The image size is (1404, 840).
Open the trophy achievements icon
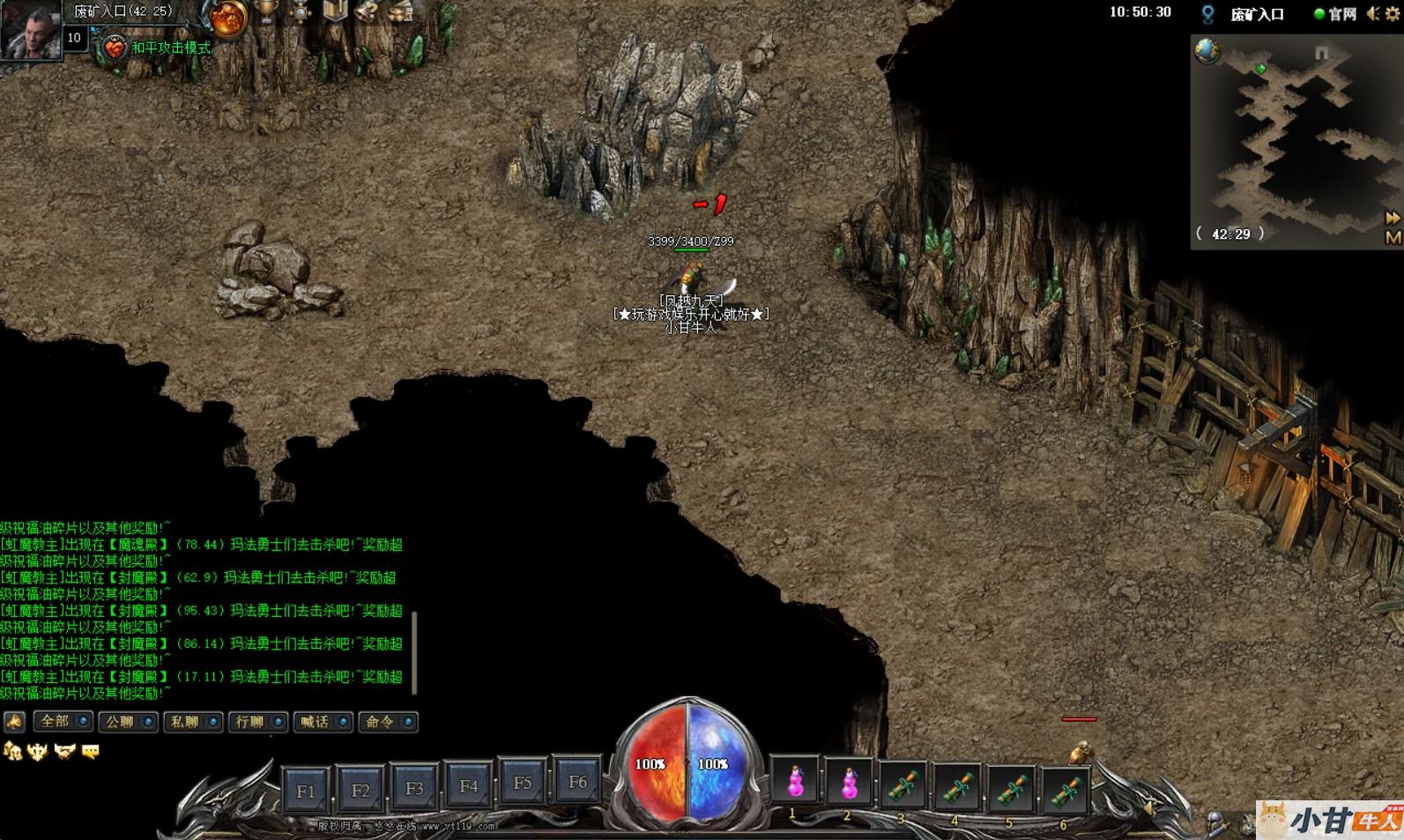coord(265,11)
